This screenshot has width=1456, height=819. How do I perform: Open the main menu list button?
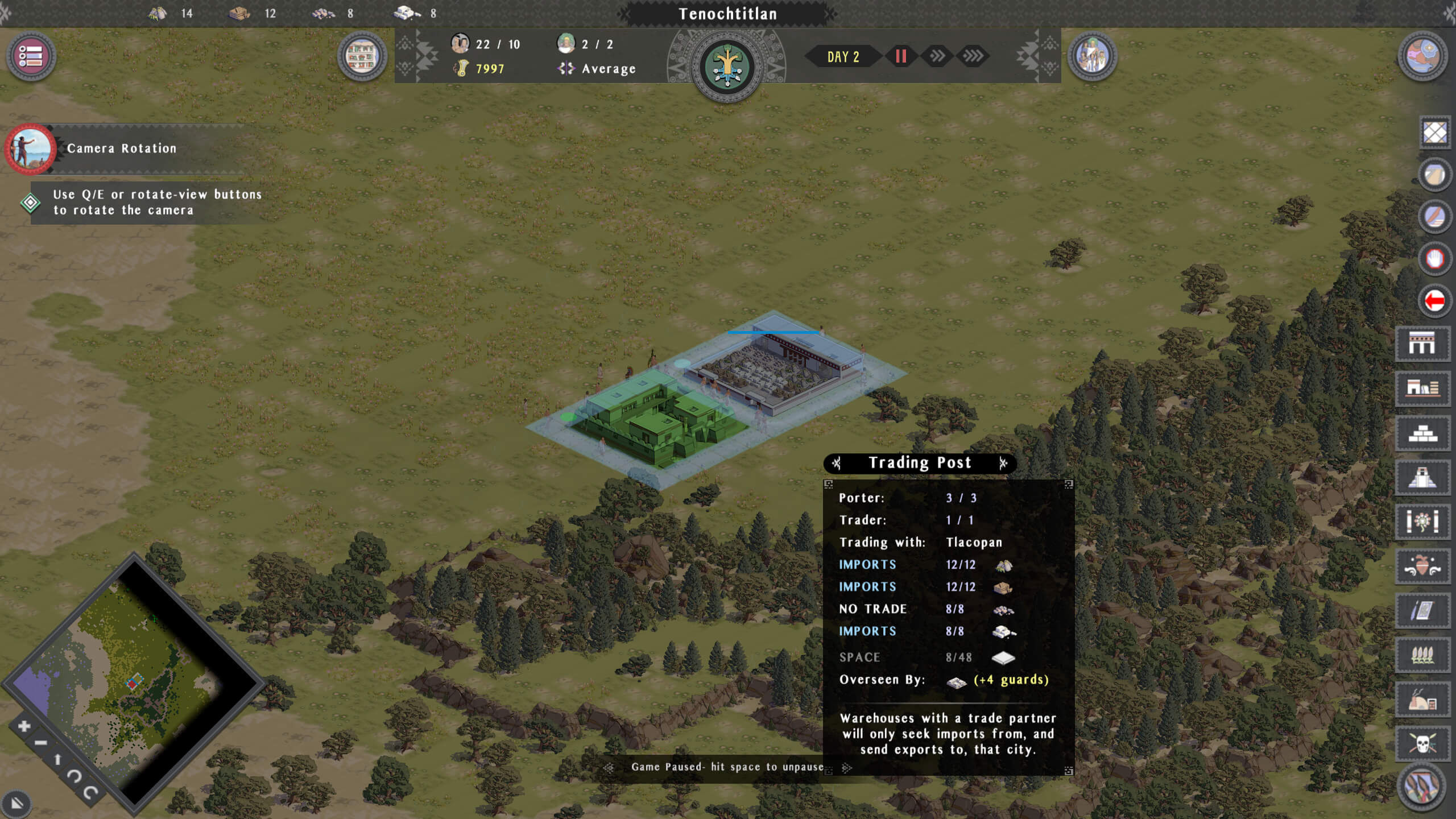31,56
